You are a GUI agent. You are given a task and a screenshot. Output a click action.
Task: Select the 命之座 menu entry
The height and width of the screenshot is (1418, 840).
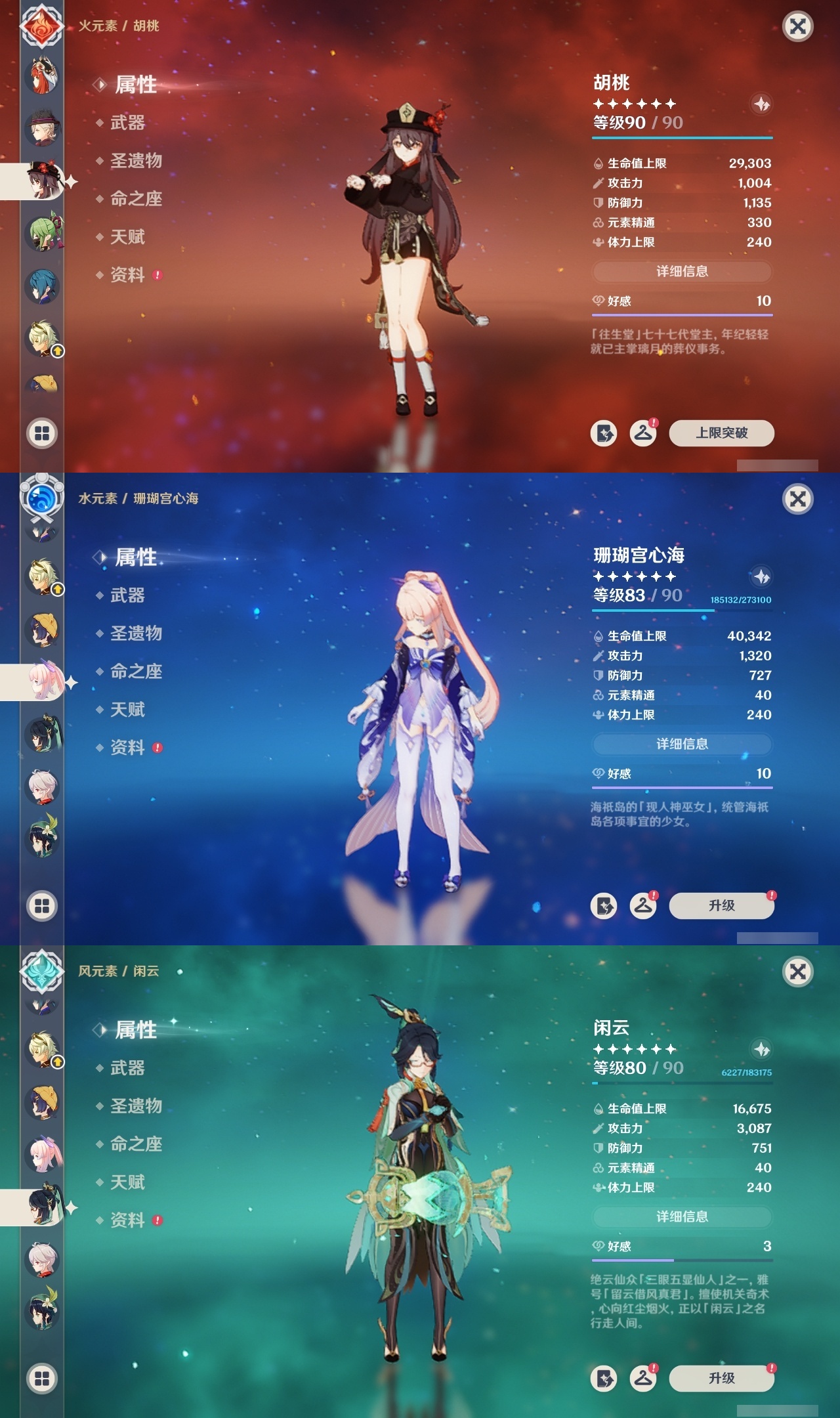coord(138,200)
